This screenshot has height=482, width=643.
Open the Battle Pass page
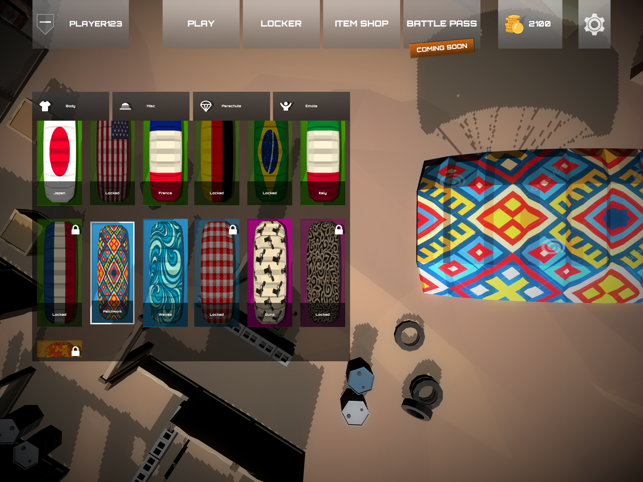point(441,24)
